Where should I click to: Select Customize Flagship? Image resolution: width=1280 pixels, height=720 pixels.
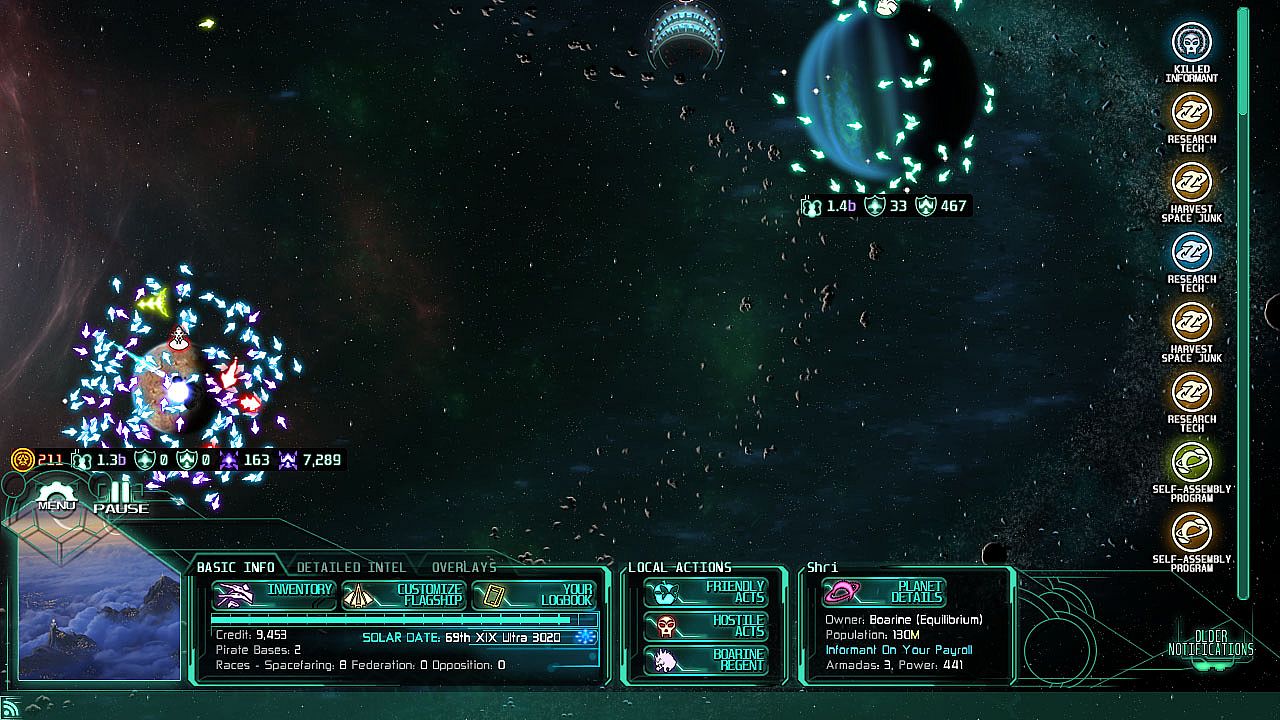coord(404,595)
